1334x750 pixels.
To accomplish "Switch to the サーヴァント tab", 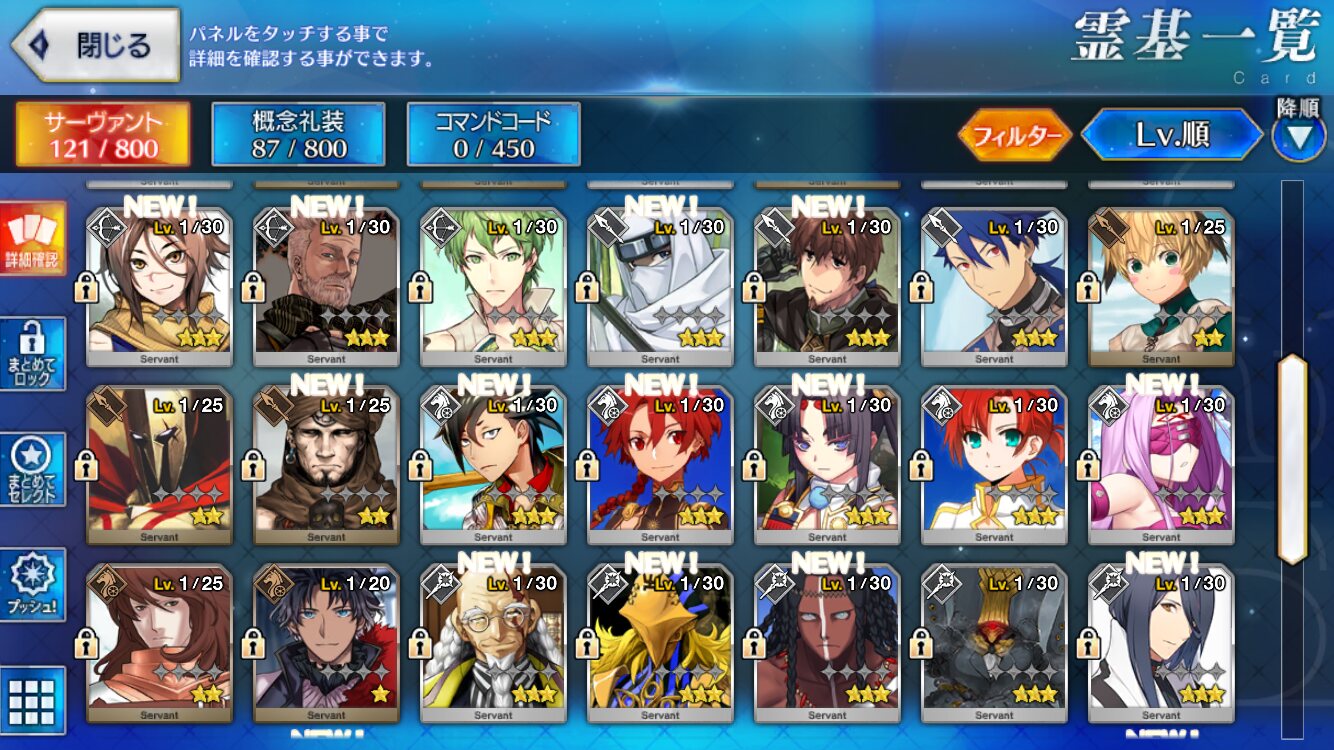I will click(x=102, y=135).
